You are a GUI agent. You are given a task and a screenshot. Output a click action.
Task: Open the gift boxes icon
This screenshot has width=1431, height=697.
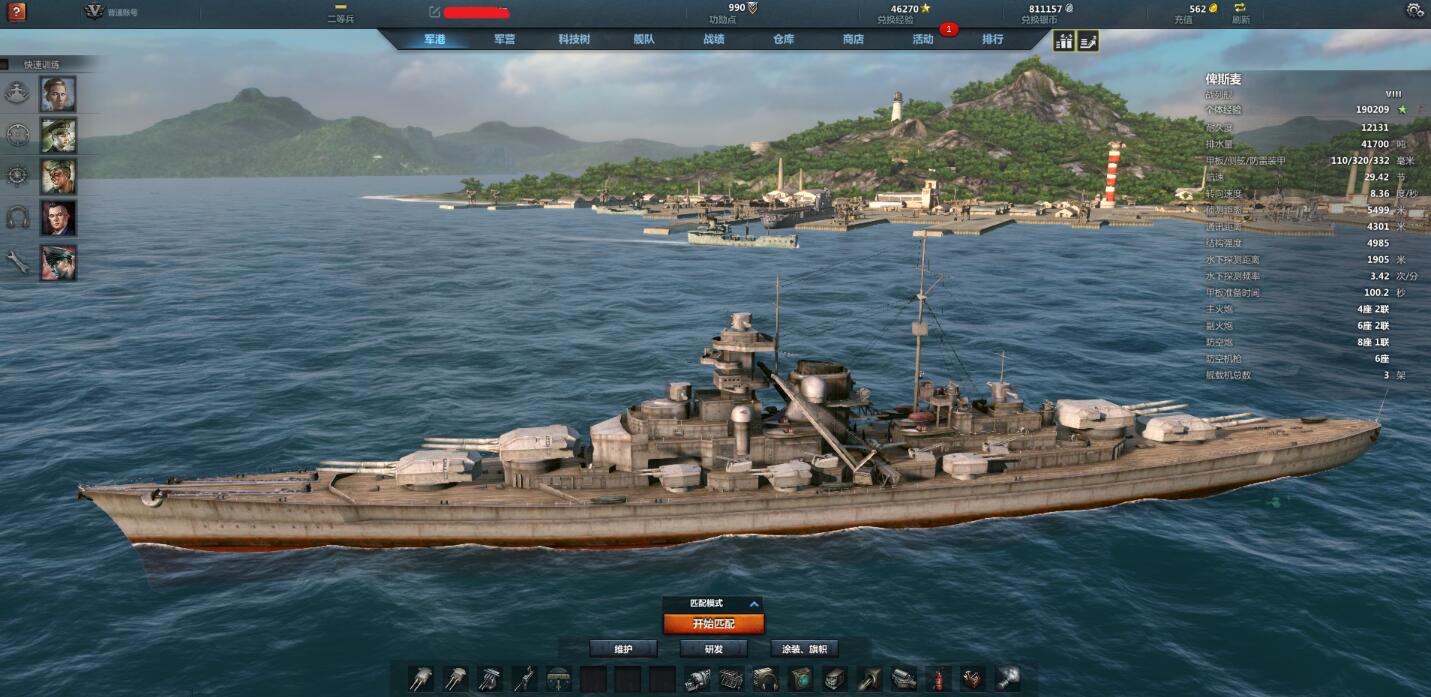(x=1064, y=41)
